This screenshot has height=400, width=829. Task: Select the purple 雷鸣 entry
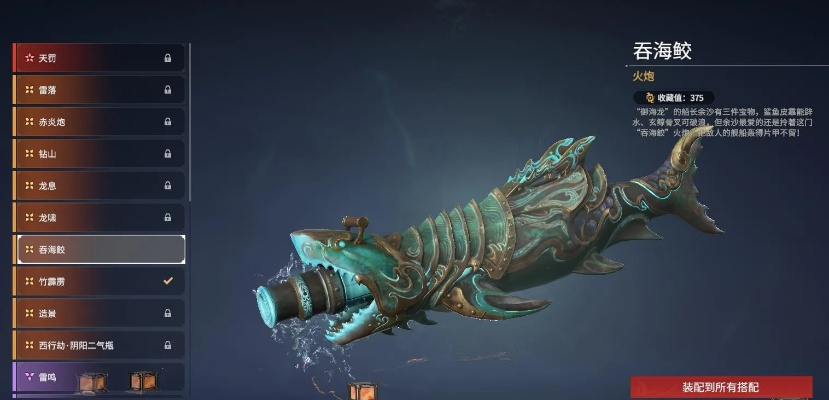[98, 377]
